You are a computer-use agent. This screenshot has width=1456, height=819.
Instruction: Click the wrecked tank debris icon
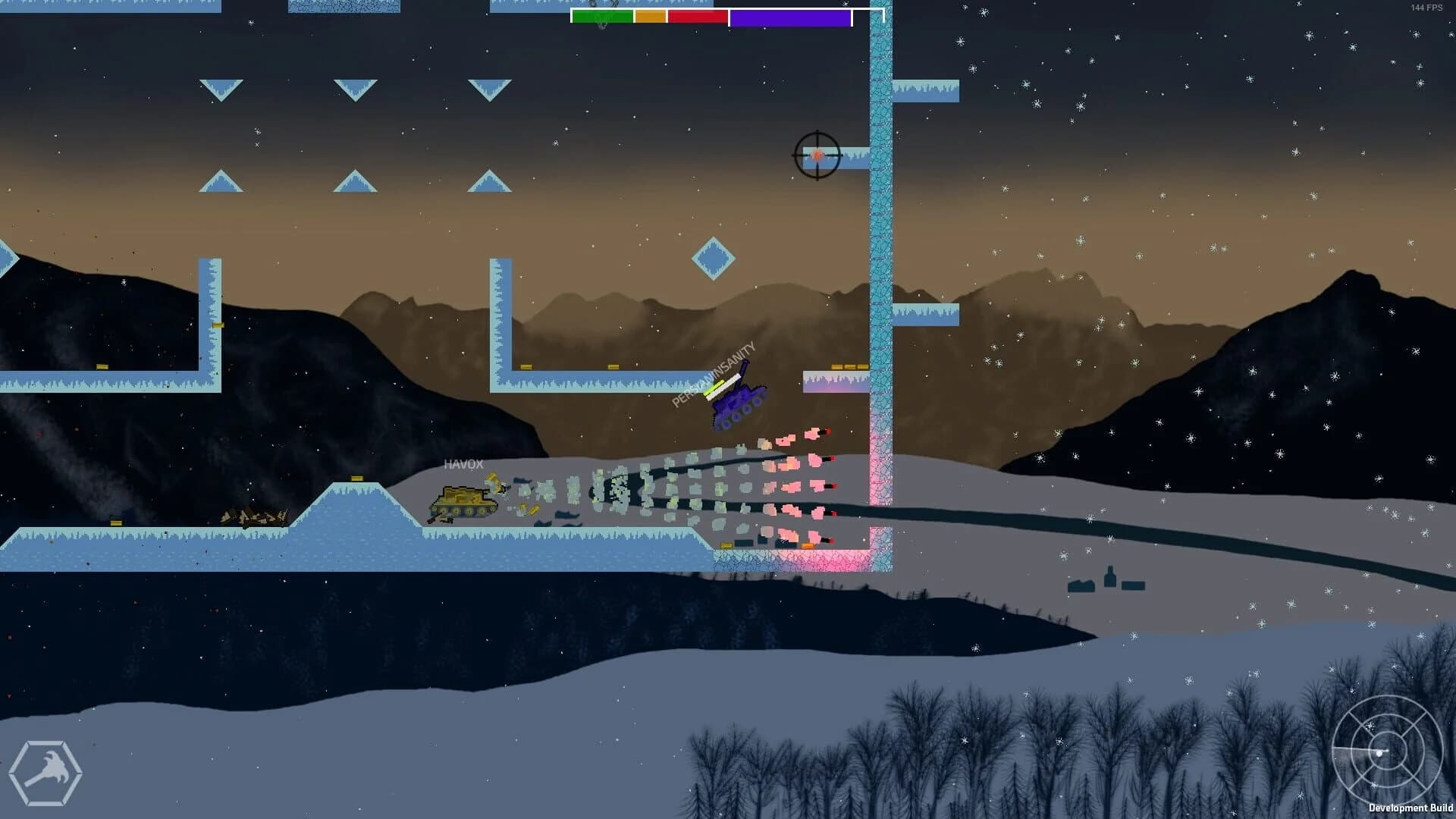coord(254,517)
